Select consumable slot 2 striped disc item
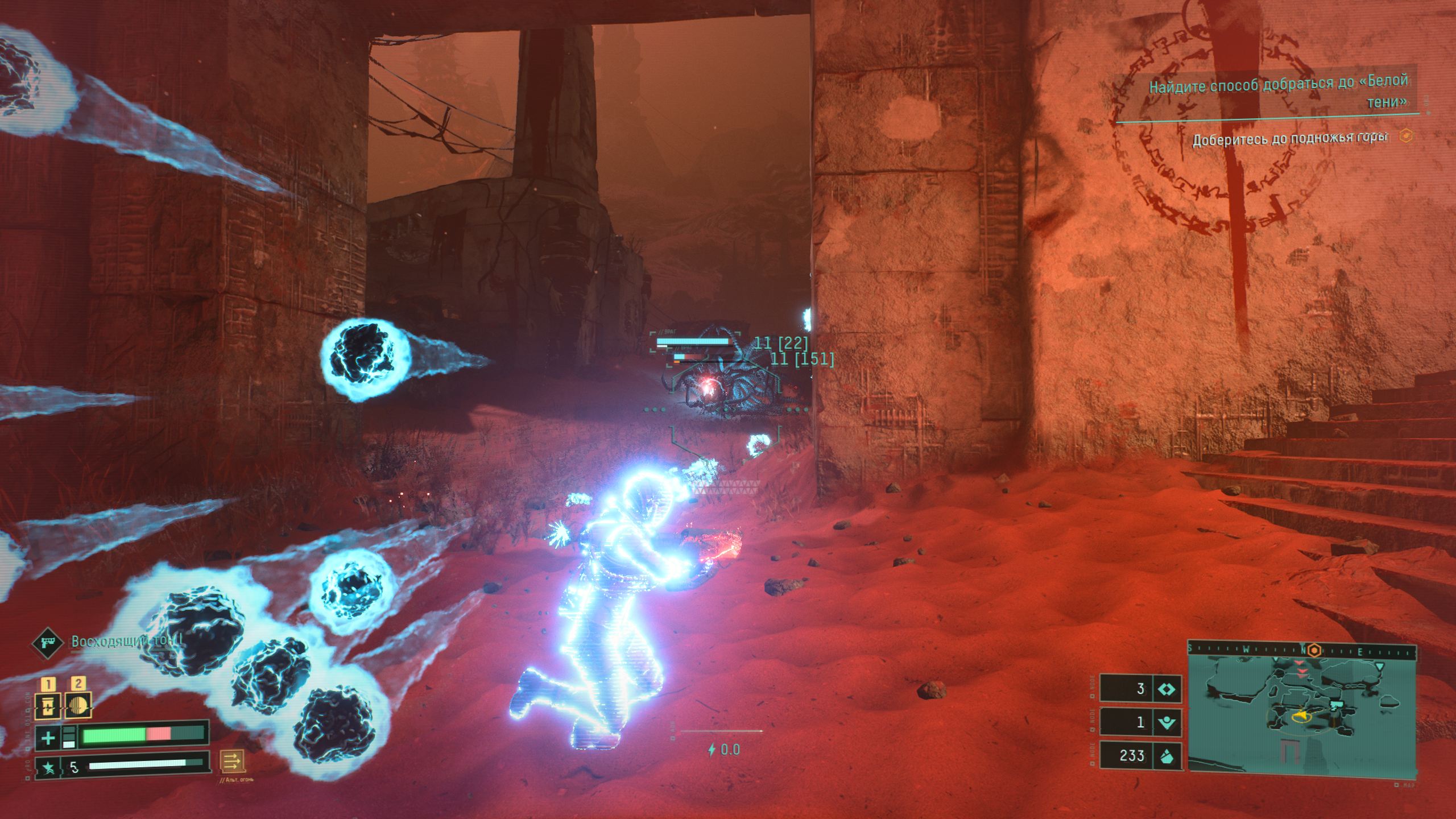Screen dimensions: 1456x819 tap(78, 706)
